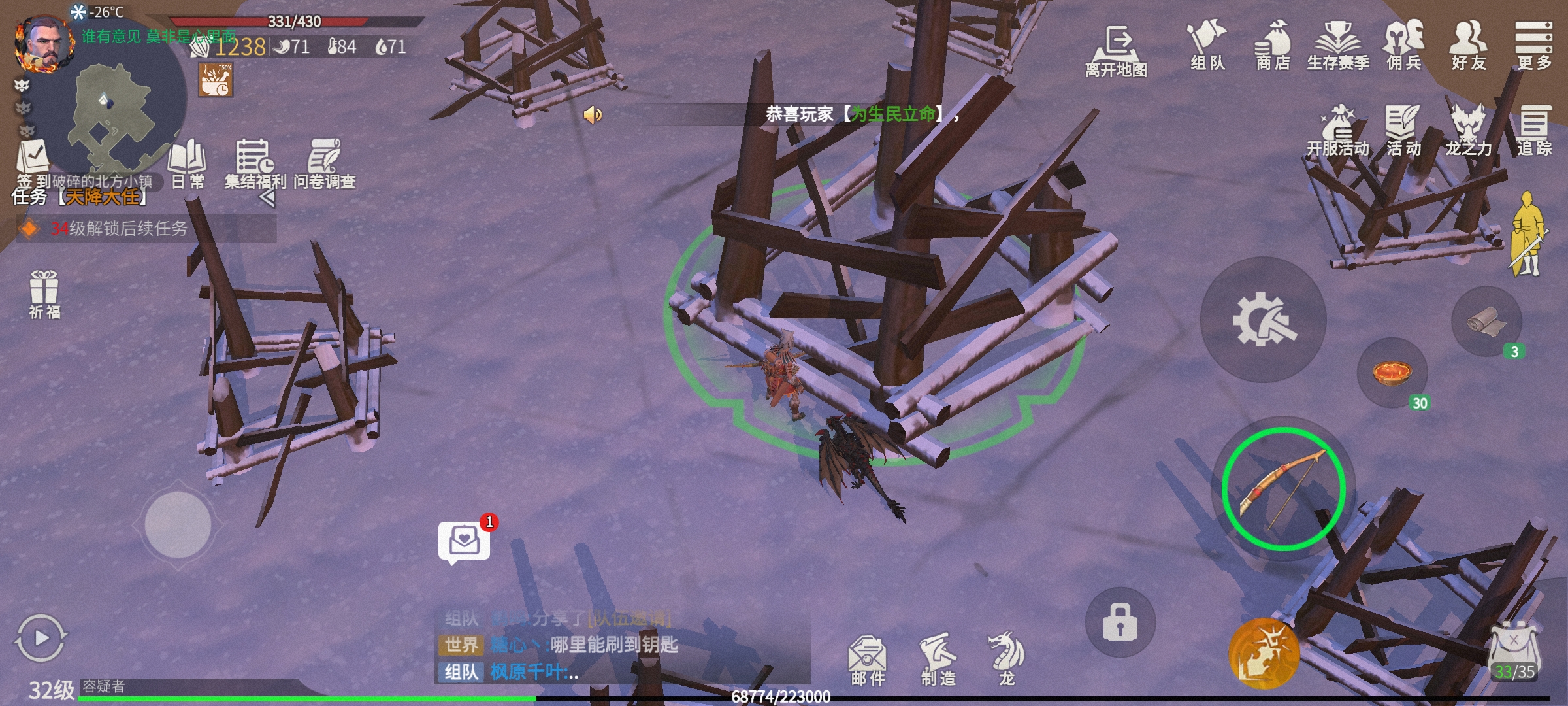Use the bandage item slot
The image size is (1568, 706).
coord(1486,322)
